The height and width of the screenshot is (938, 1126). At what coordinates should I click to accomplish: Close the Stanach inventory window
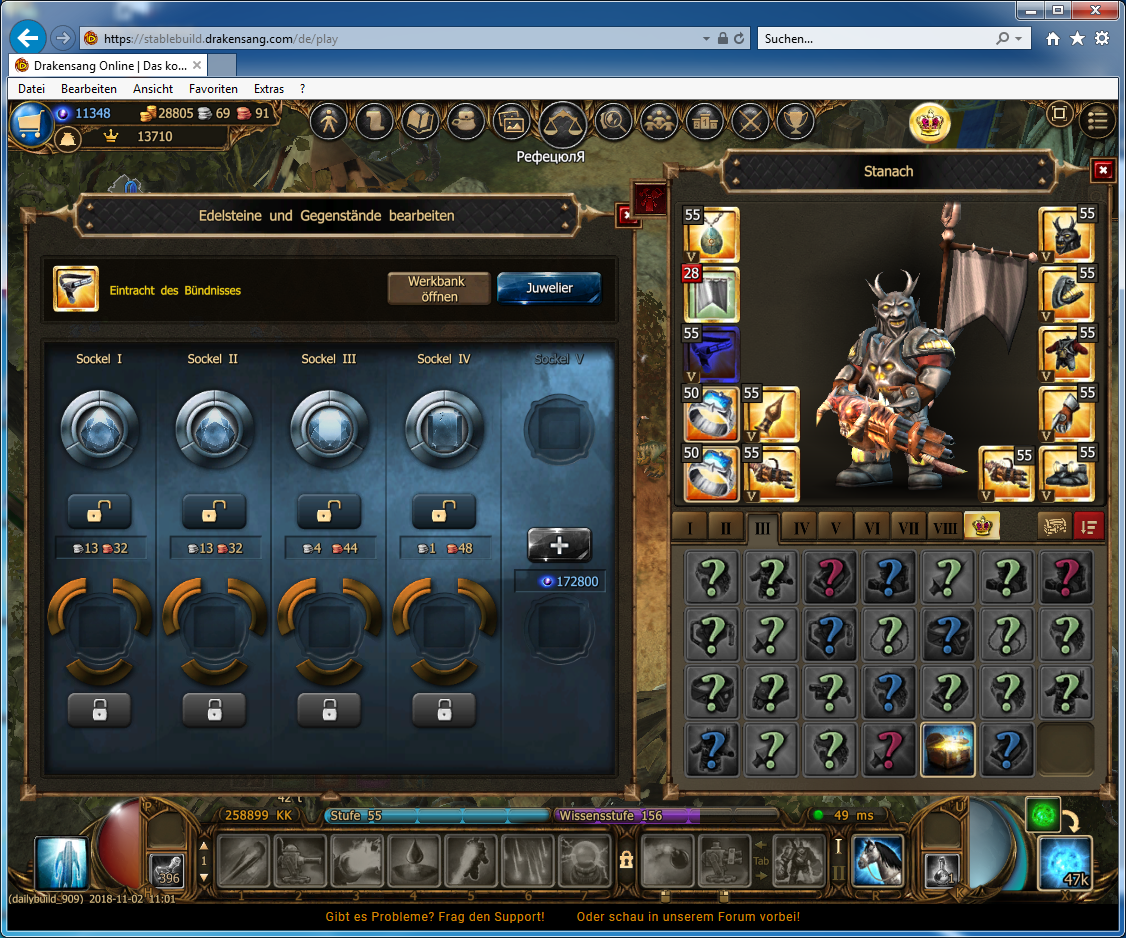pyautogui.click(x=1102, y=170)
